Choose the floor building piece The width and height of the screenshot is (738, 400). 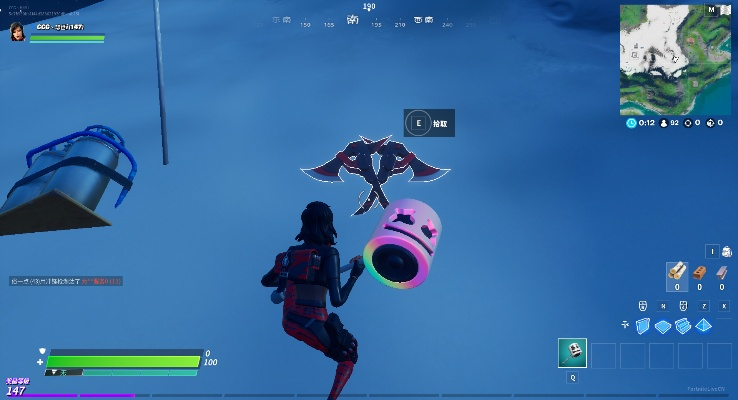663,326
